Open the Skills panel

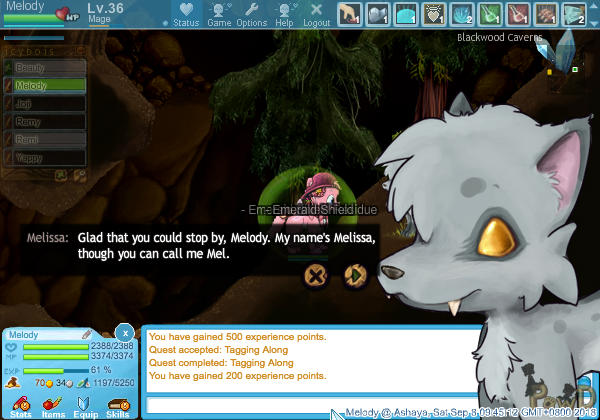click(117, 405)
